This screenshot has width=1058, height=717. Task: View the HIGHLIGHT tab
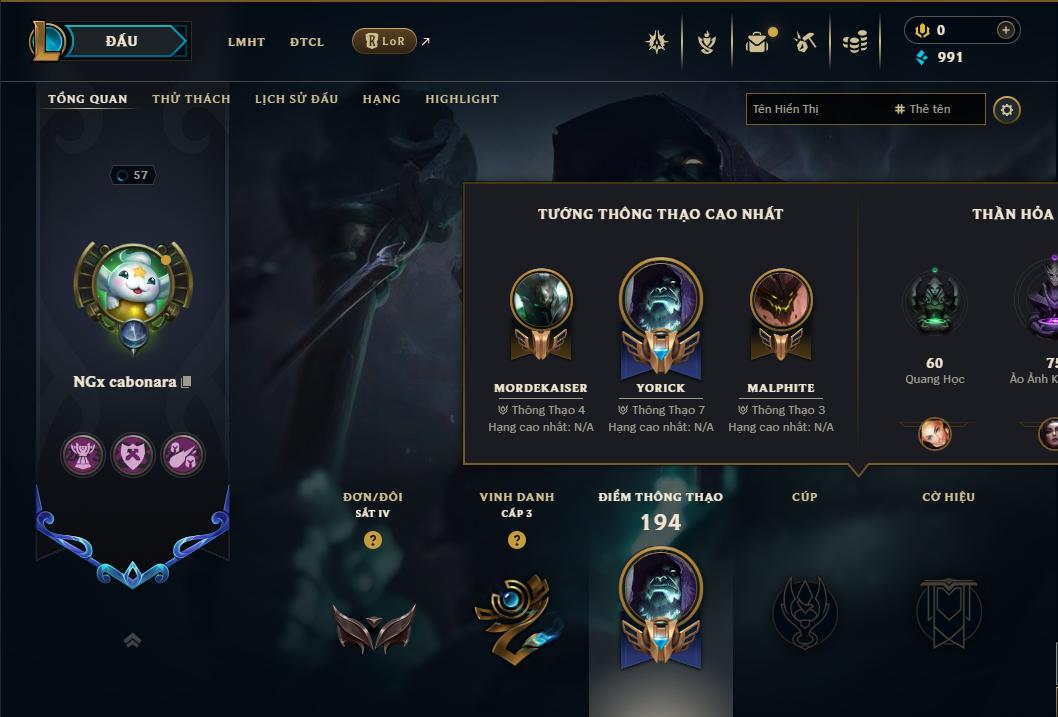(x=461, y=99)
